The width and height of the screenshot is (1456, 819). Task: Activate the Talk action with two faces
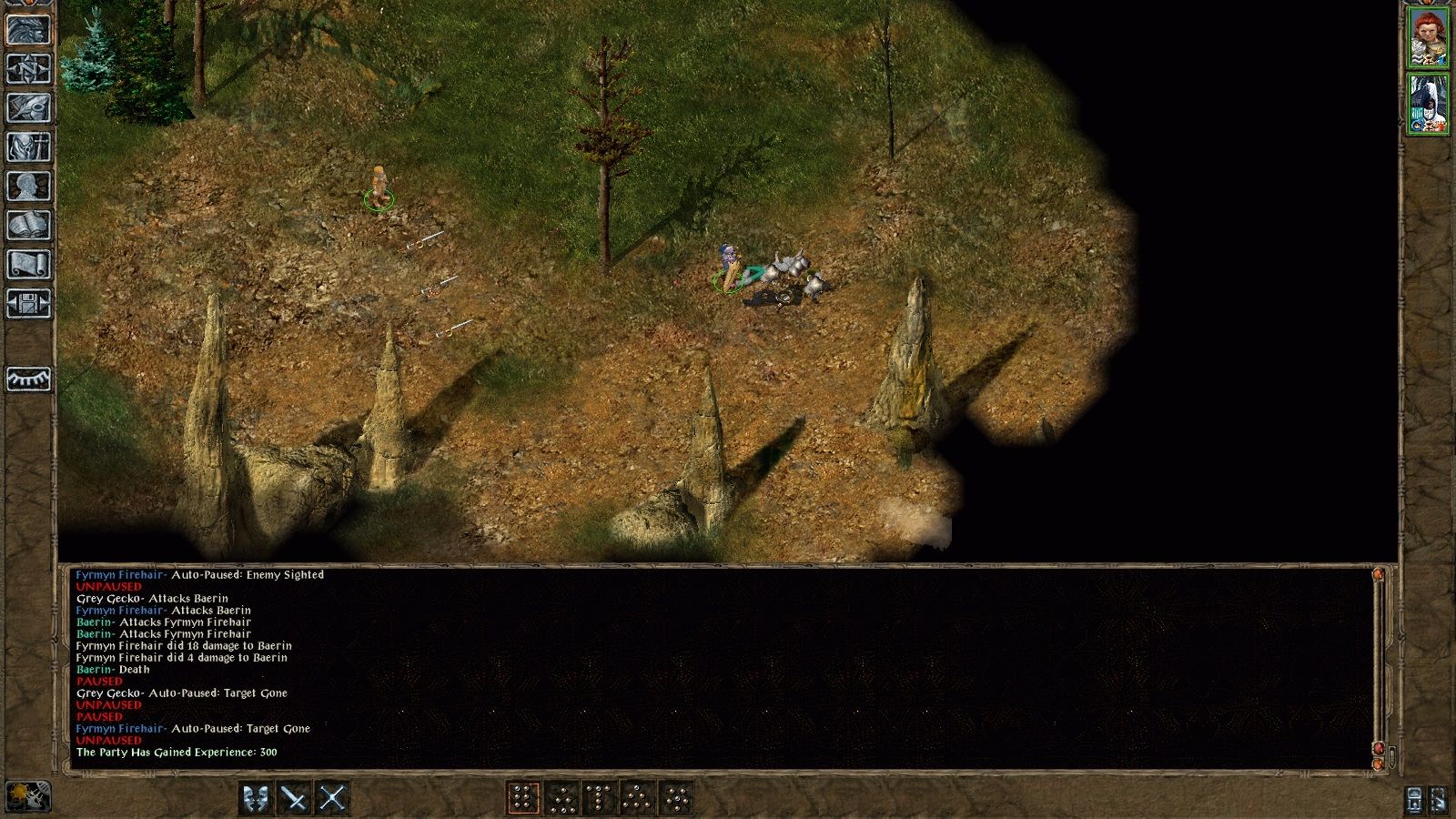click(x=257, y=799)
